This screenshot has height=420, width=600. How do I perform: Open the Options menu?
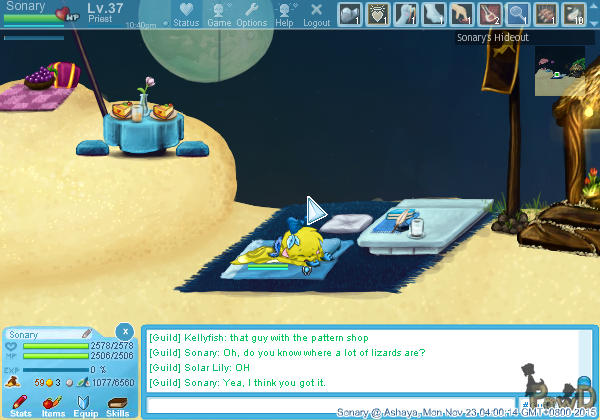pyautogui.click(x=251, y=14)
